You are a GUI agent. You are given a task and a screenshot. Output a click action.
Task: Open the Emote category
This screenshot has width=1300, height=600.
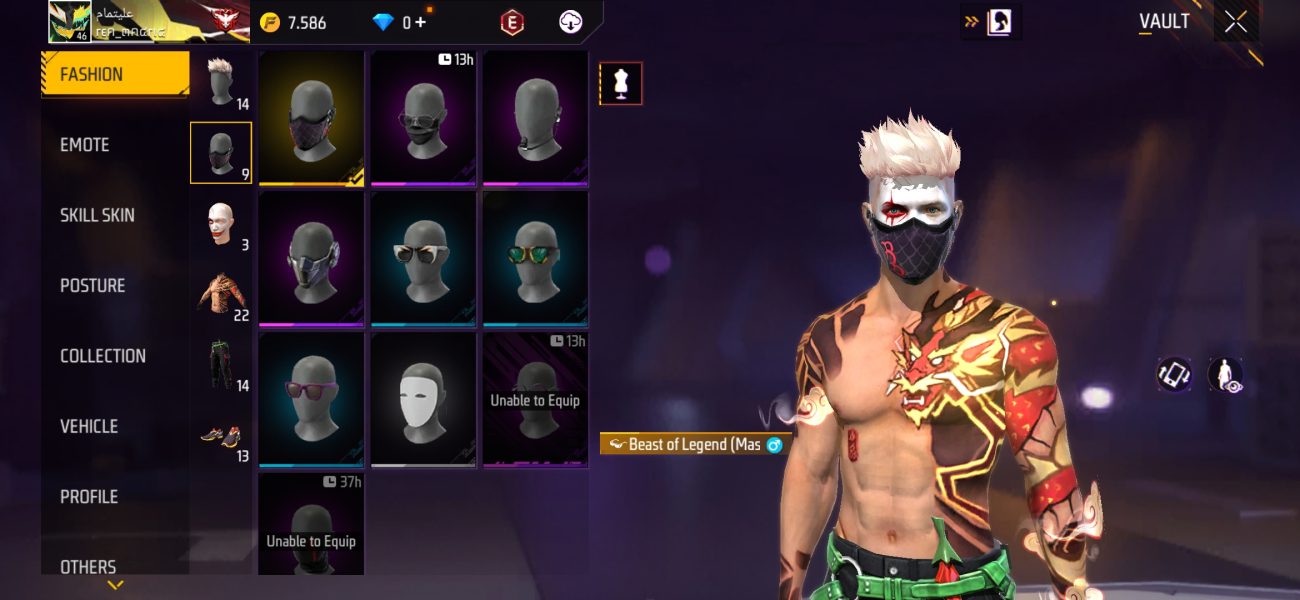85,145
